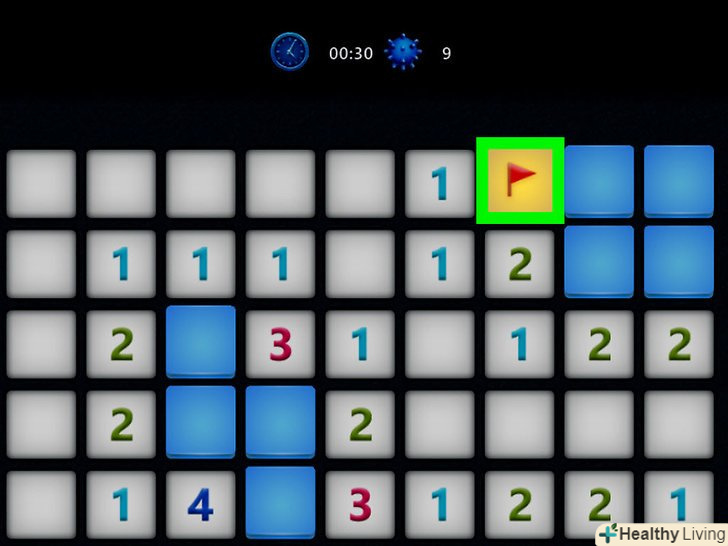This screenshot has height=546, width=728.
Task: Uncover the blue tile directly above the 4
Action: click(200, 421)
